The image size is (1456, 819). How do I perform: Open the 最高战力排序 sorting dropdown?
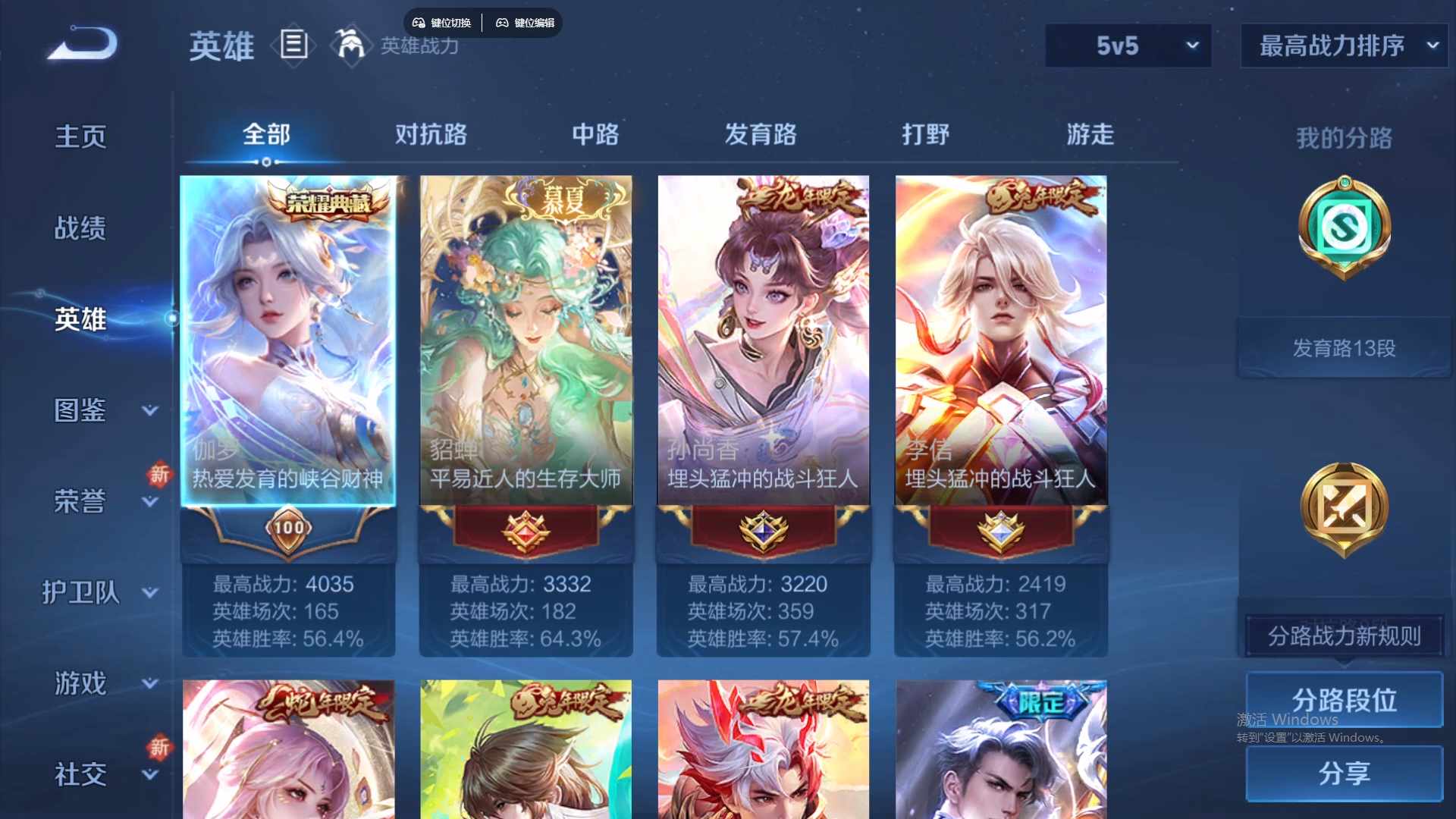pyautogui.click(x=1342, y=45)
